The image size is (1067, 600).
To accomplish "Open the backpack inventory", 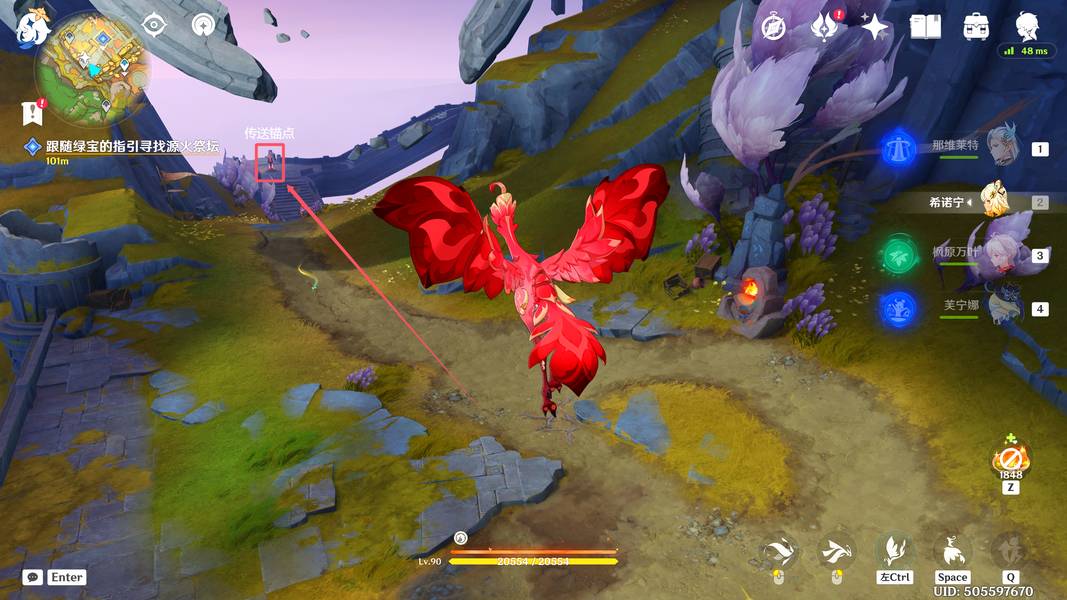I will click(976, 27).
